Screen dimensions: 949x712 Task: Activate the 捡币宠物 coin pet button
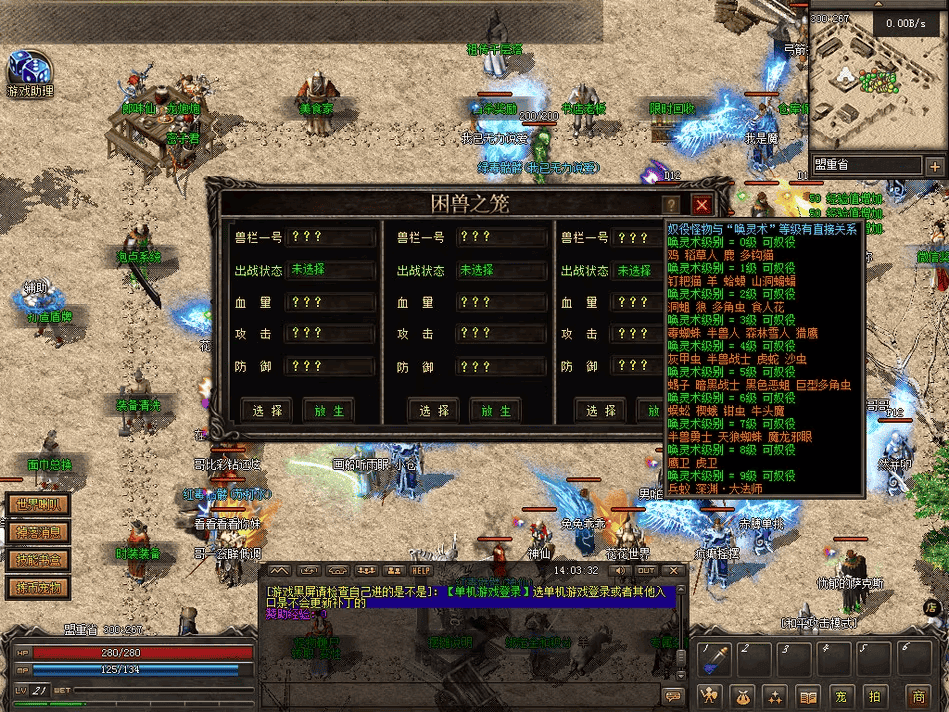point(39,587)
